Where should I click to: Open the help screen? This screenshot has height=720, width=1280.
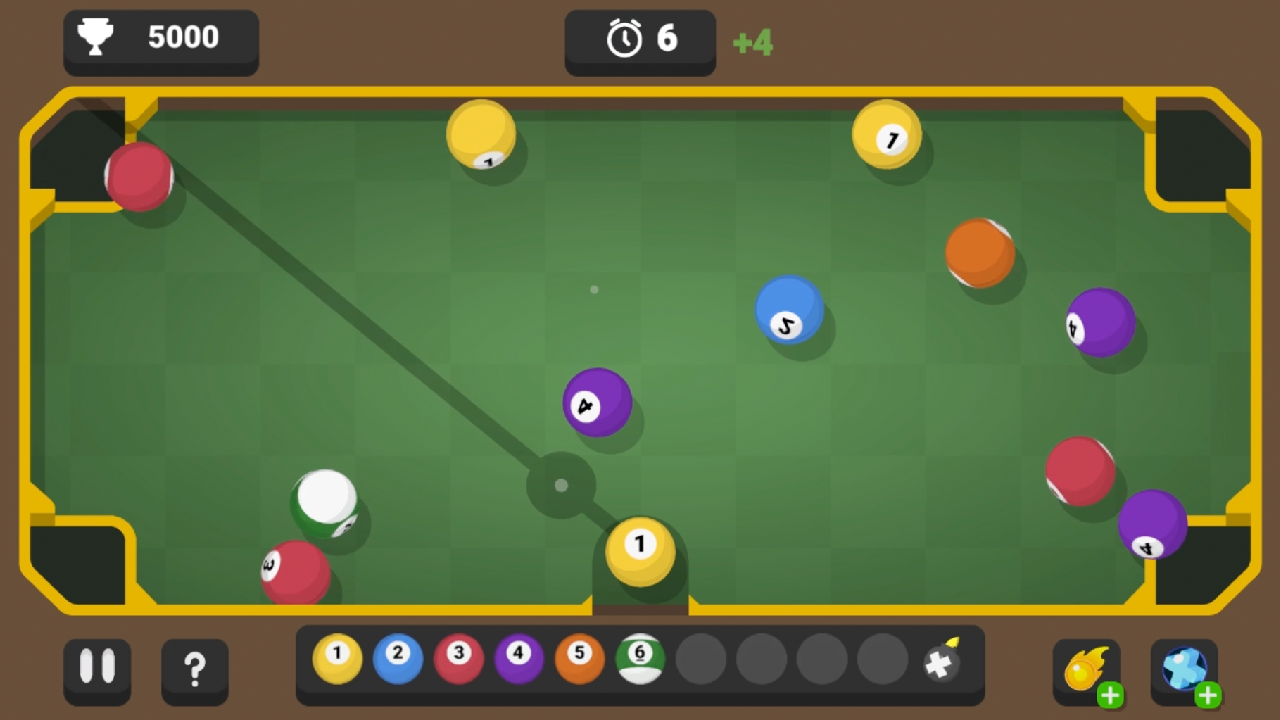coord(195,670)
